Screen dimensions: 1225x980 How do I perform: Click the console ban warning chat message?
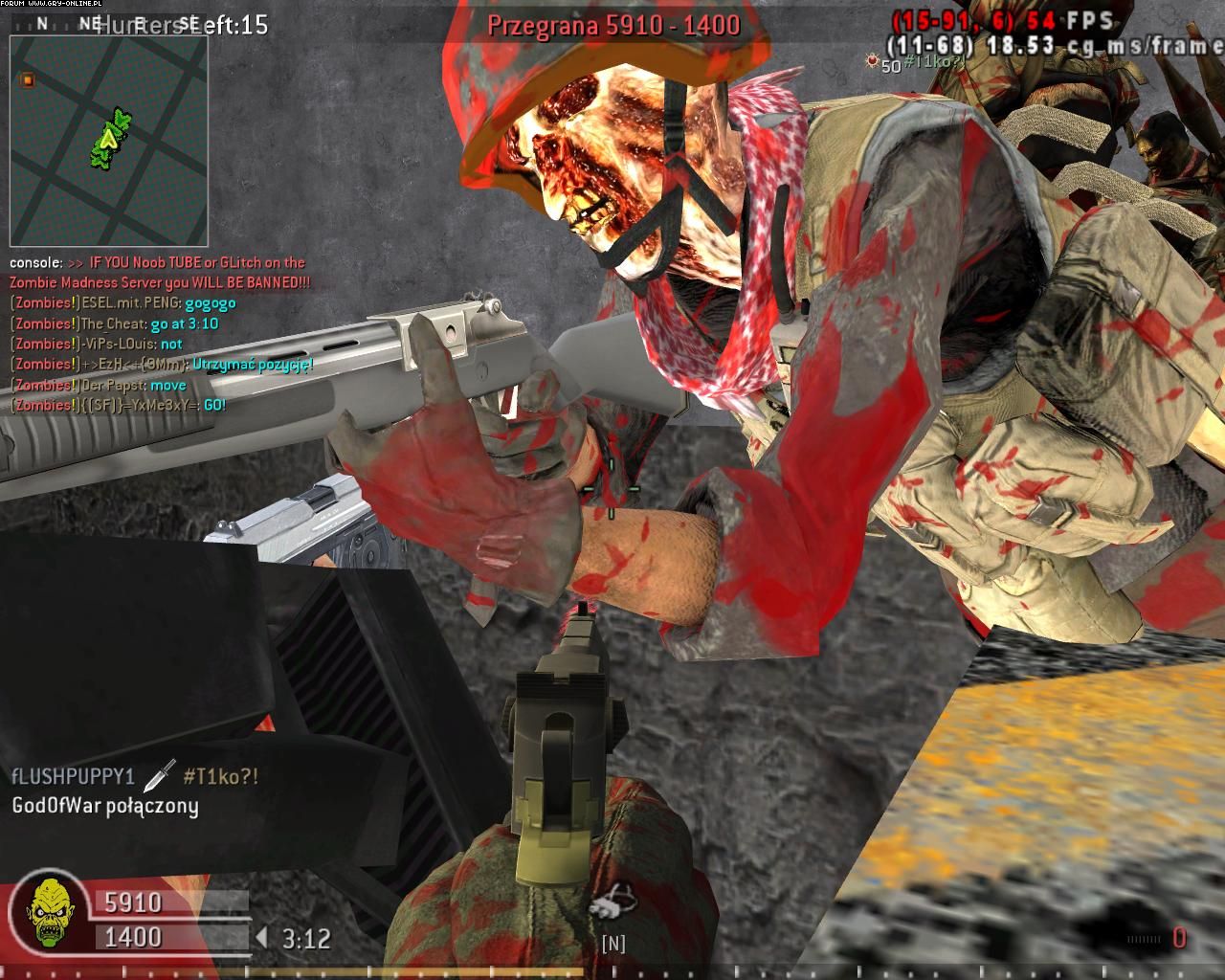pyautogui.click(x=160, y=273)
